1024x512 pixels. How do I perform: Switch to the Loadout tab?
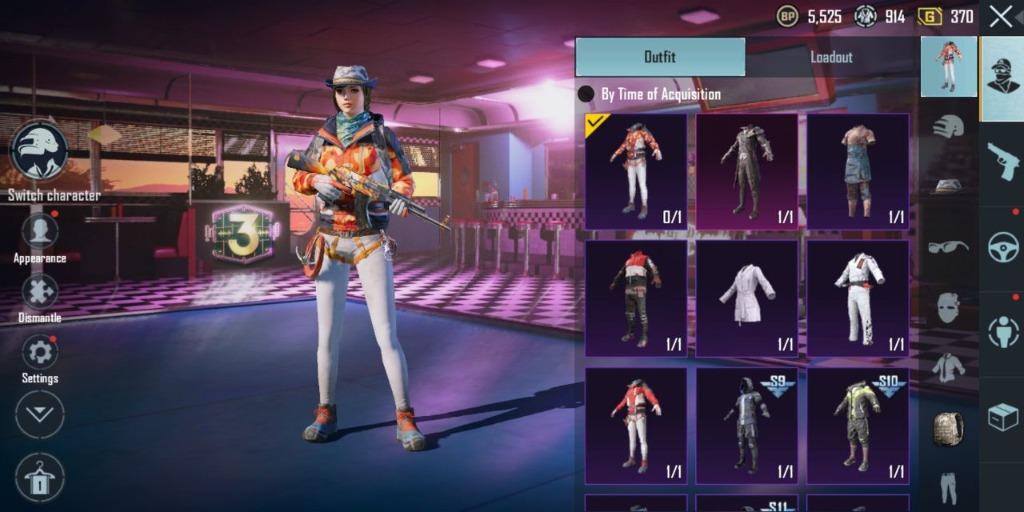831,57
